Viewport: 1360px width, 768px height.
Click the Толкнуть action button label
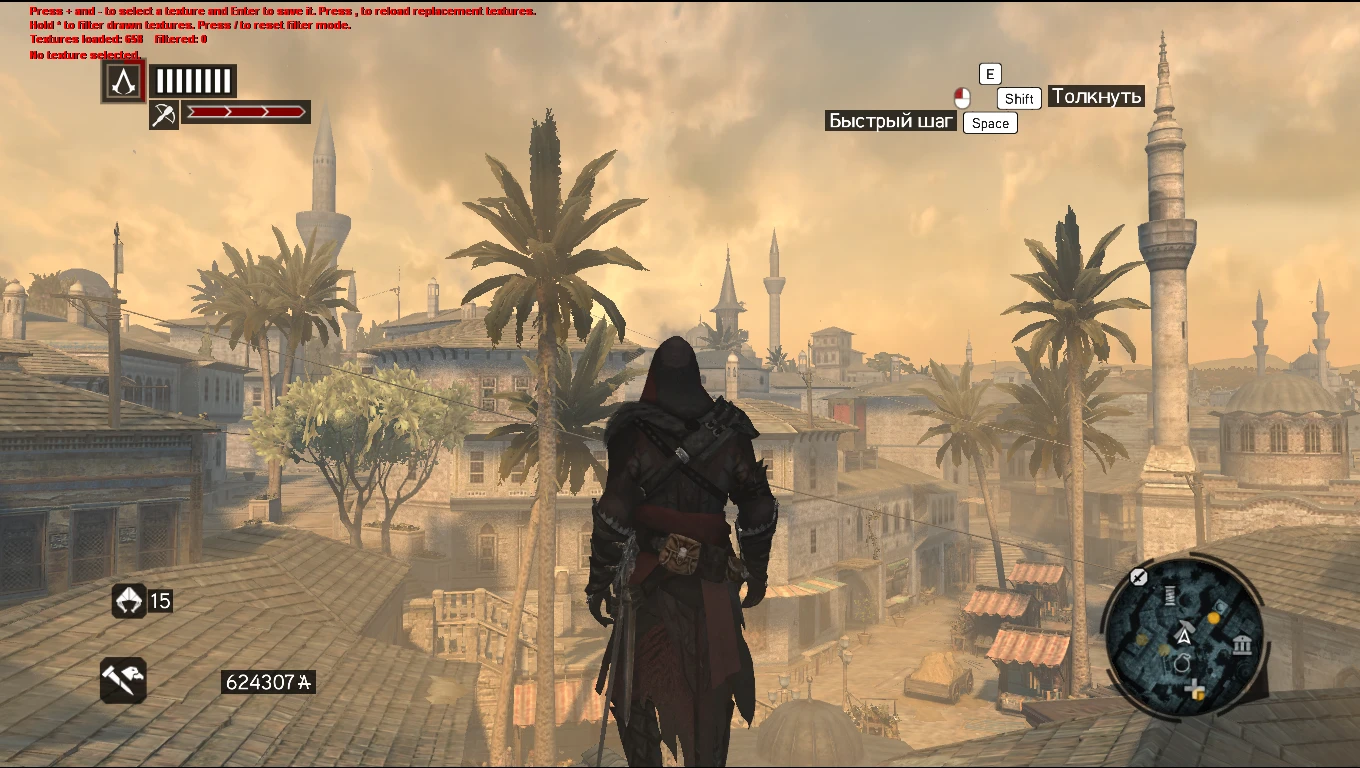tap(1096, 96)
